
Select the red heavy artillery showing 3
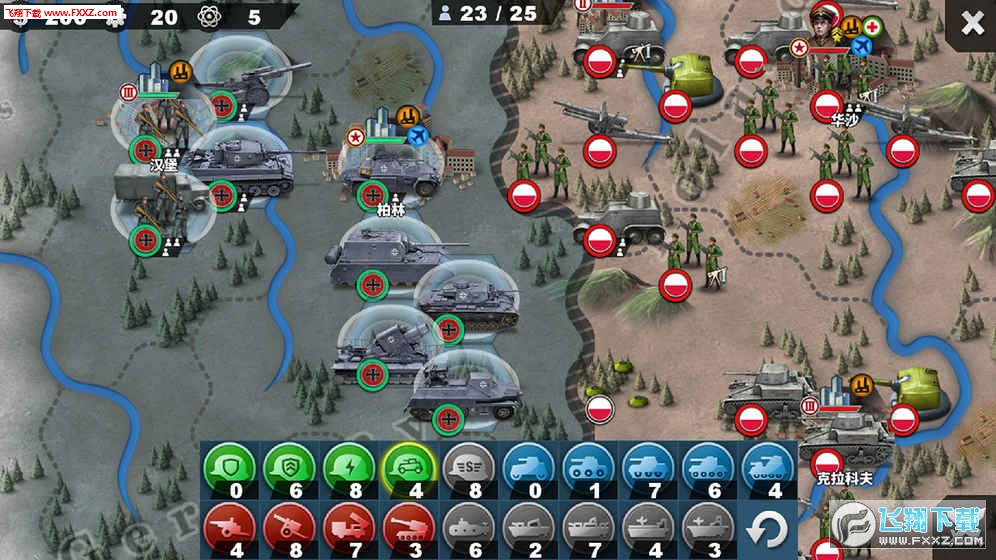pyautogui.click(x=408, y=527)
